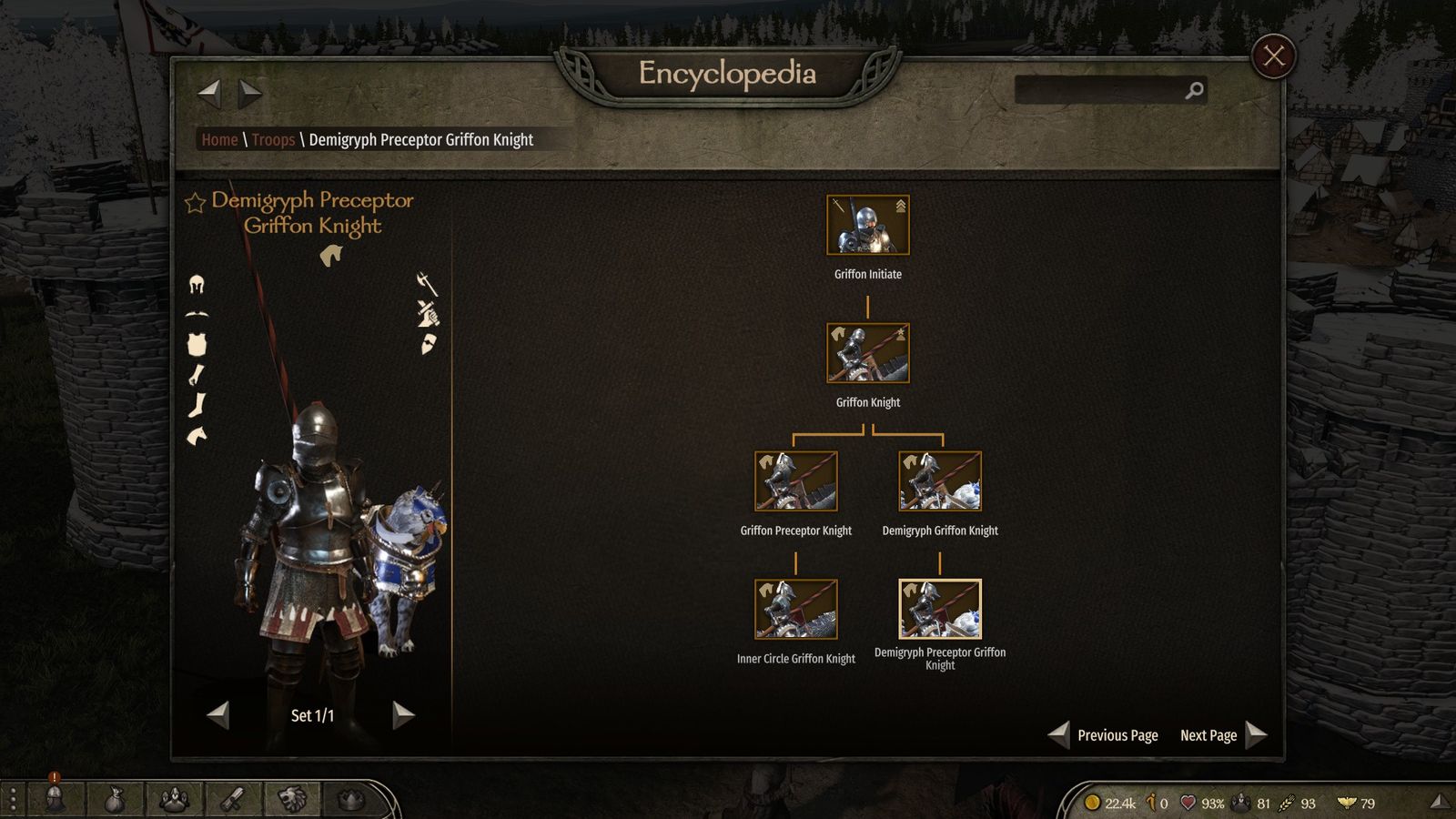Inspect the helmet equipment icon
The height and width of the screenshot is (819, 1456).
tap(197, 285)
